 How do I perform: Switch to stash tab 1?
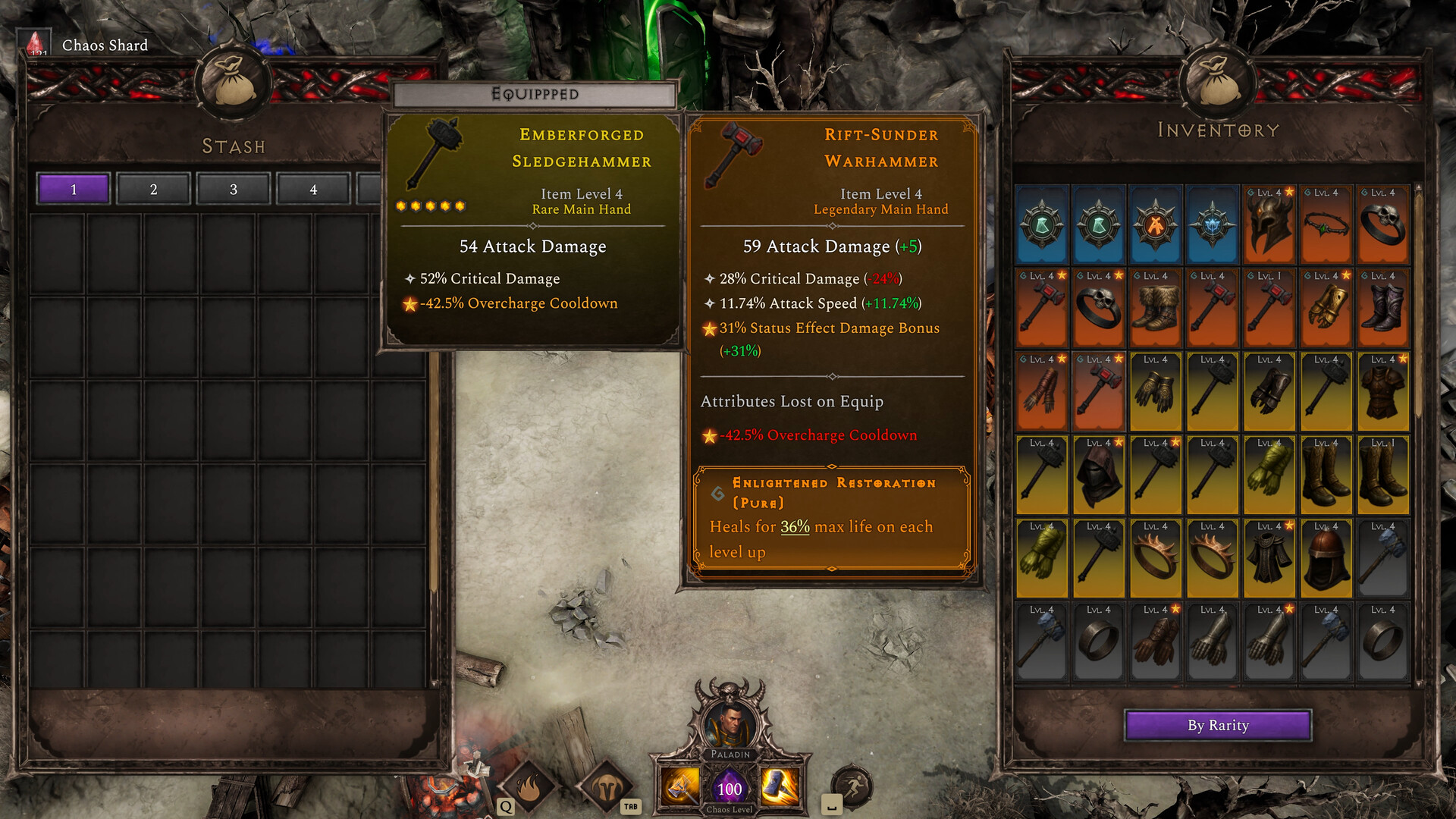click(74, 189)
